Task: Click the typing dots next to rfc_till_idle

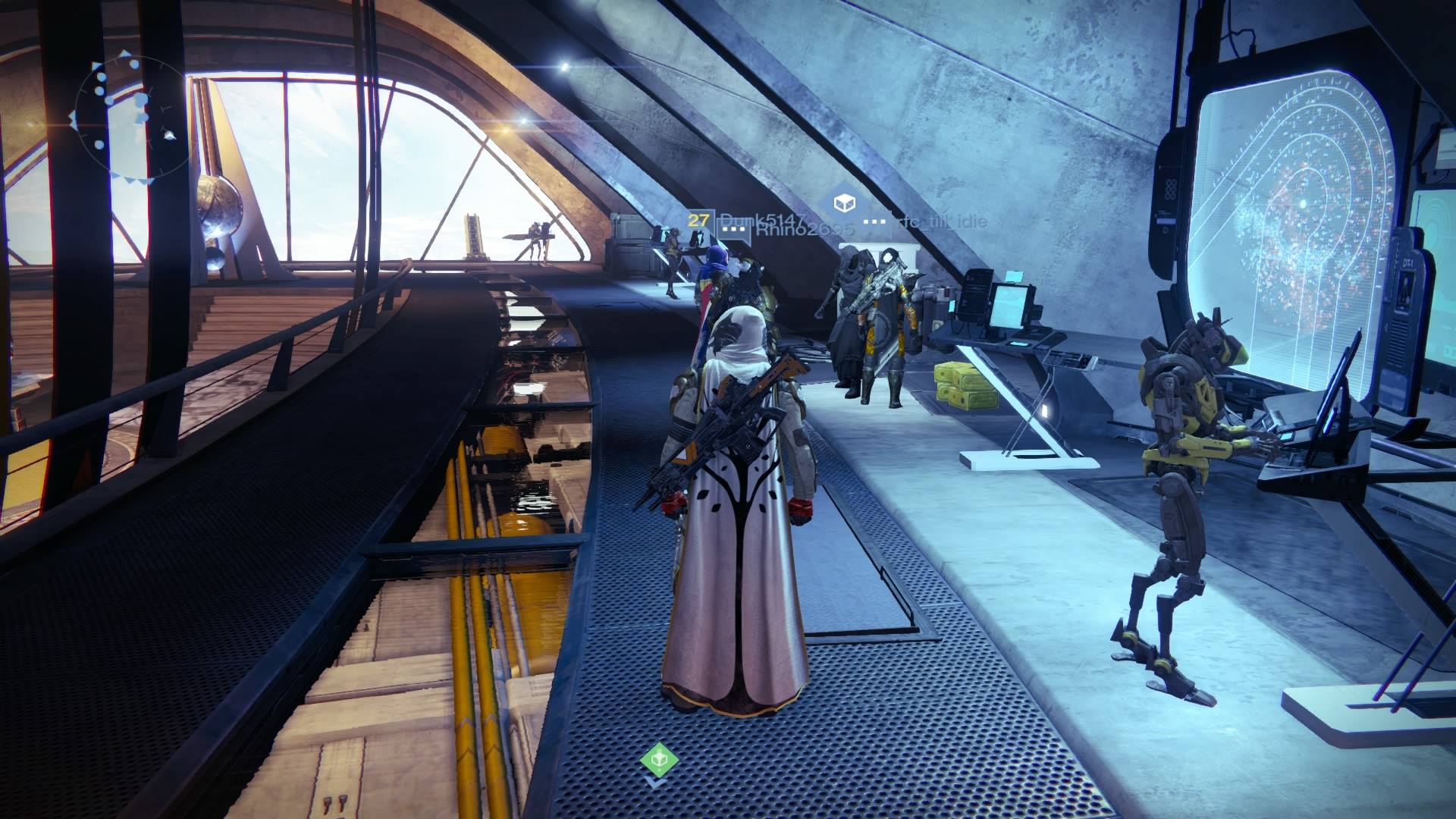Action: (x=874, y=221)
